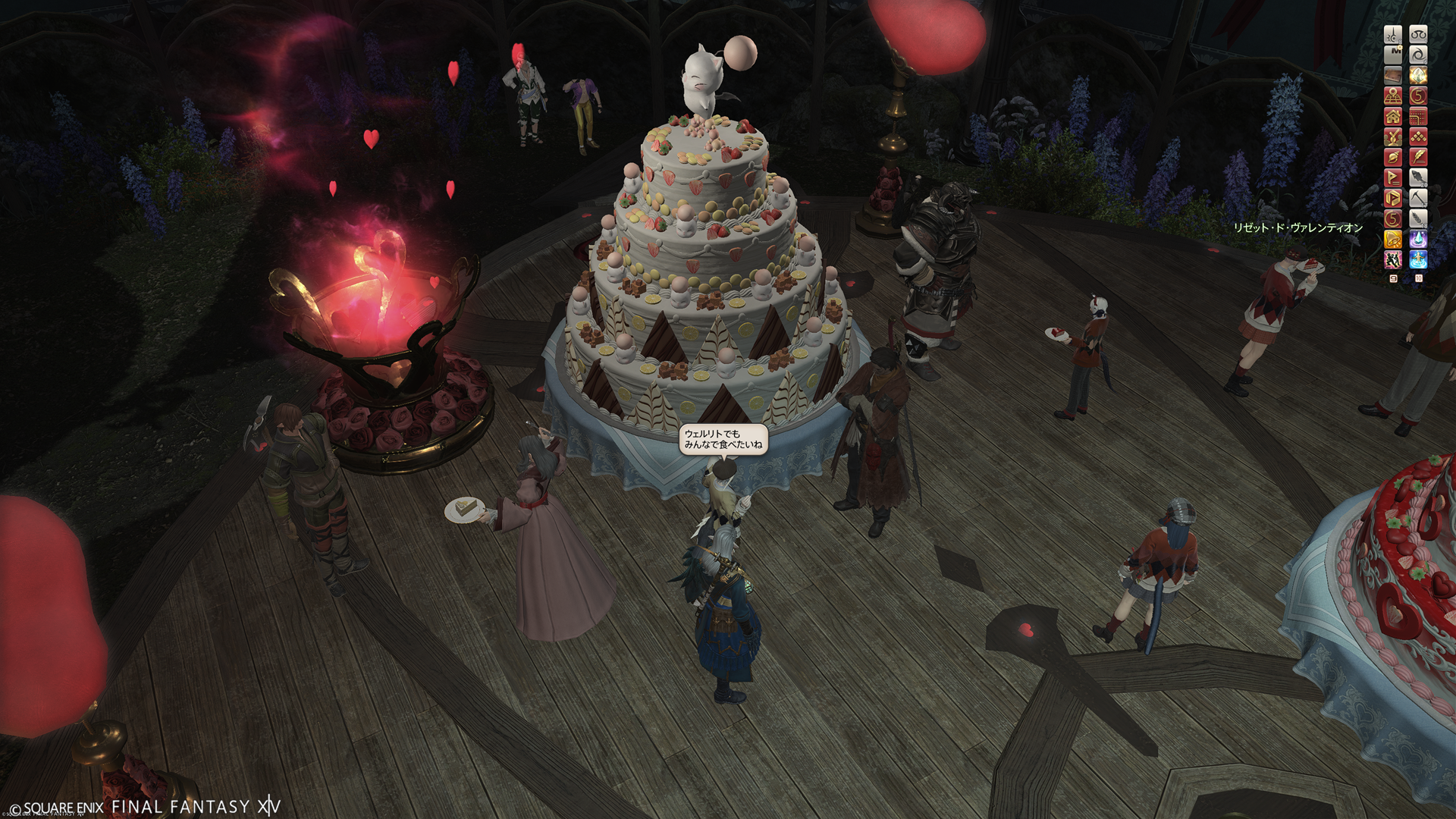Click the flag with lines icon

click(x=1393, y=177)
